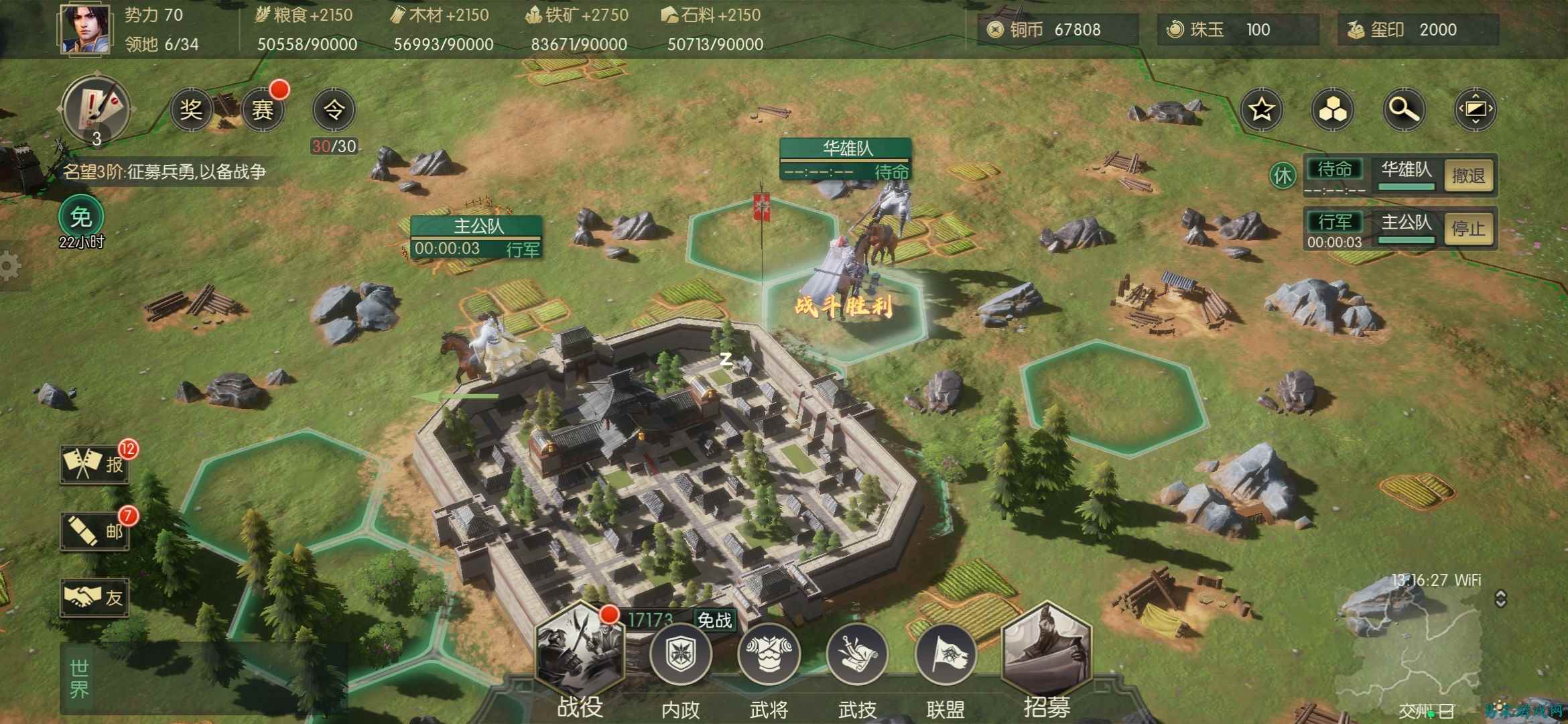Open the 报 battle reports
The height and width of the screenshot is (724, 1568).
pyautogui.click(x=94, y=463)
